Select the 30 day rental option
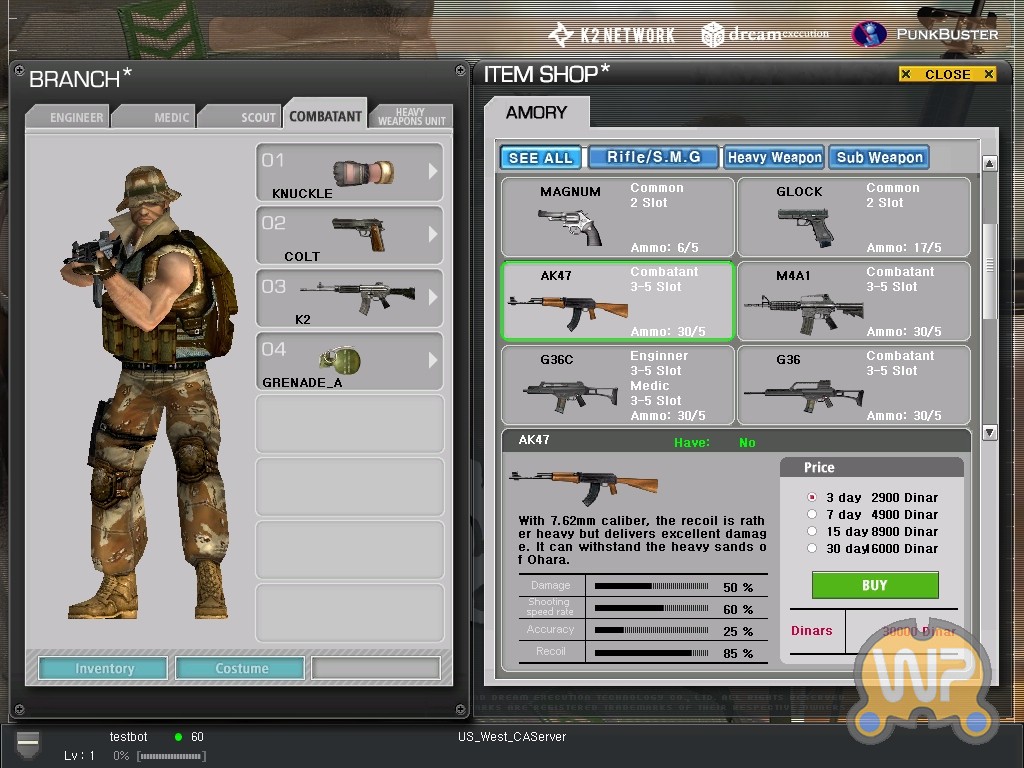Viewport: 1024px width, 768px height. [x=813, y=548]
